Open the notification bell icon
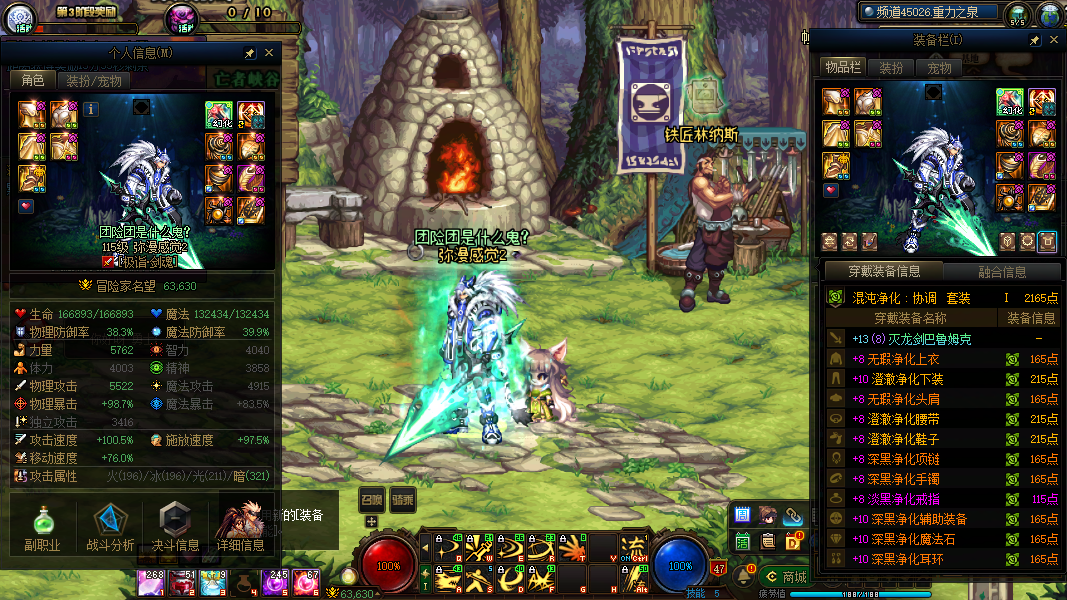 [x=745, y=575]
